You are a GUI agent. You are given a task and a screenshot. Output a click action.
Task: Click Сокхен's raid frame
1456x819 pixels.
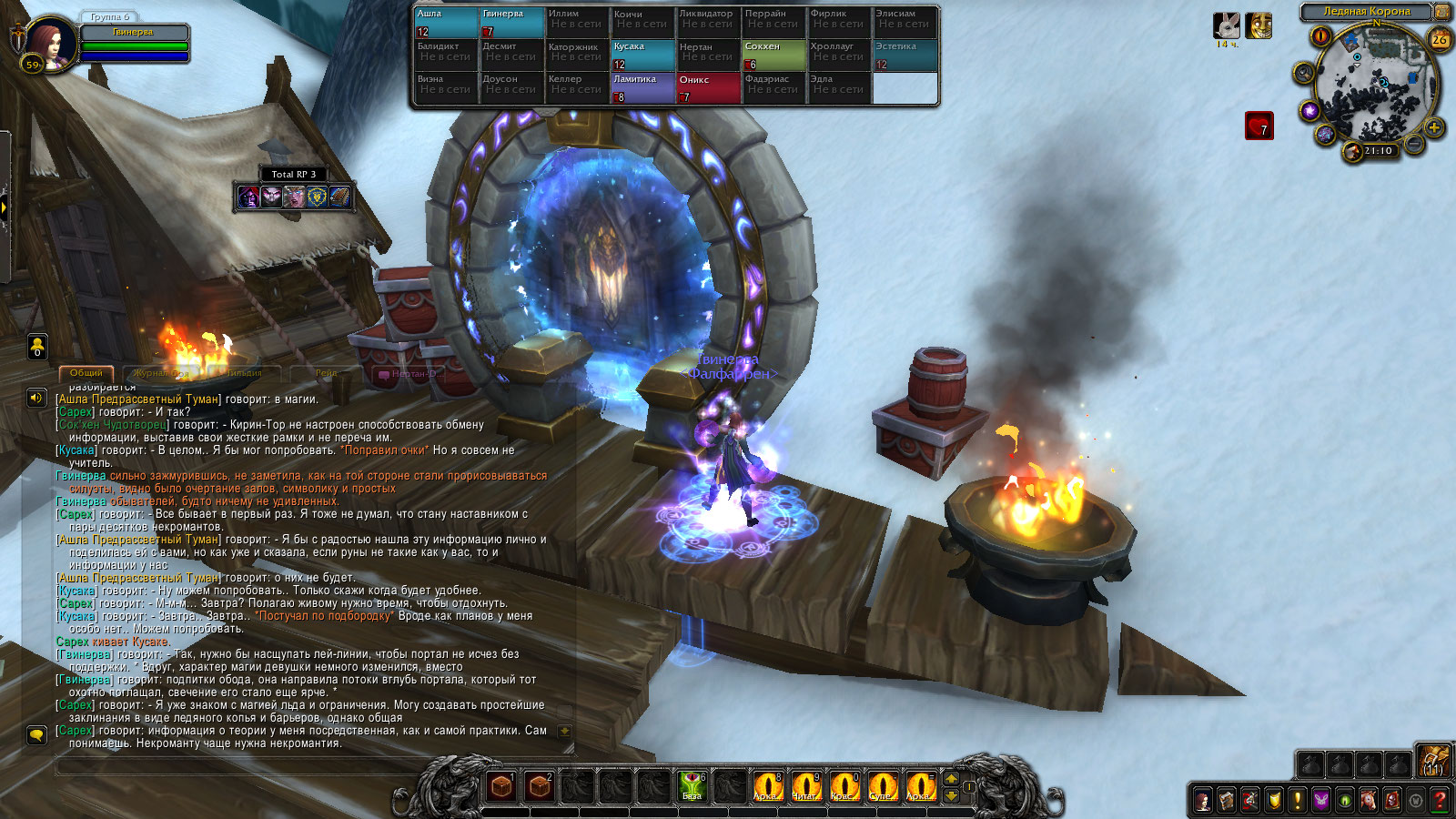pyautogui.click(x=773, y=56)
